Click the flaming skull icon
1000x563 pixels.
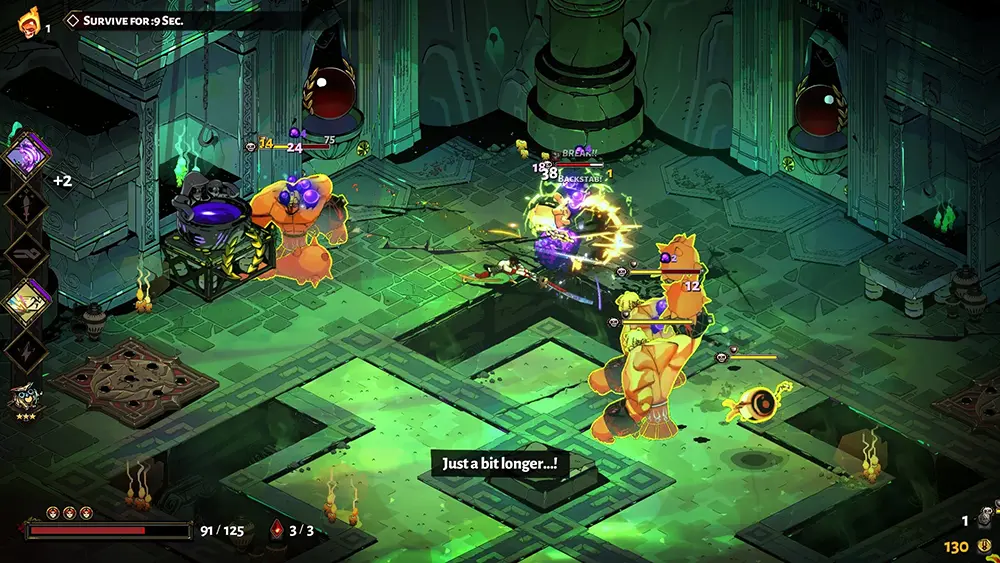[27, 21]
